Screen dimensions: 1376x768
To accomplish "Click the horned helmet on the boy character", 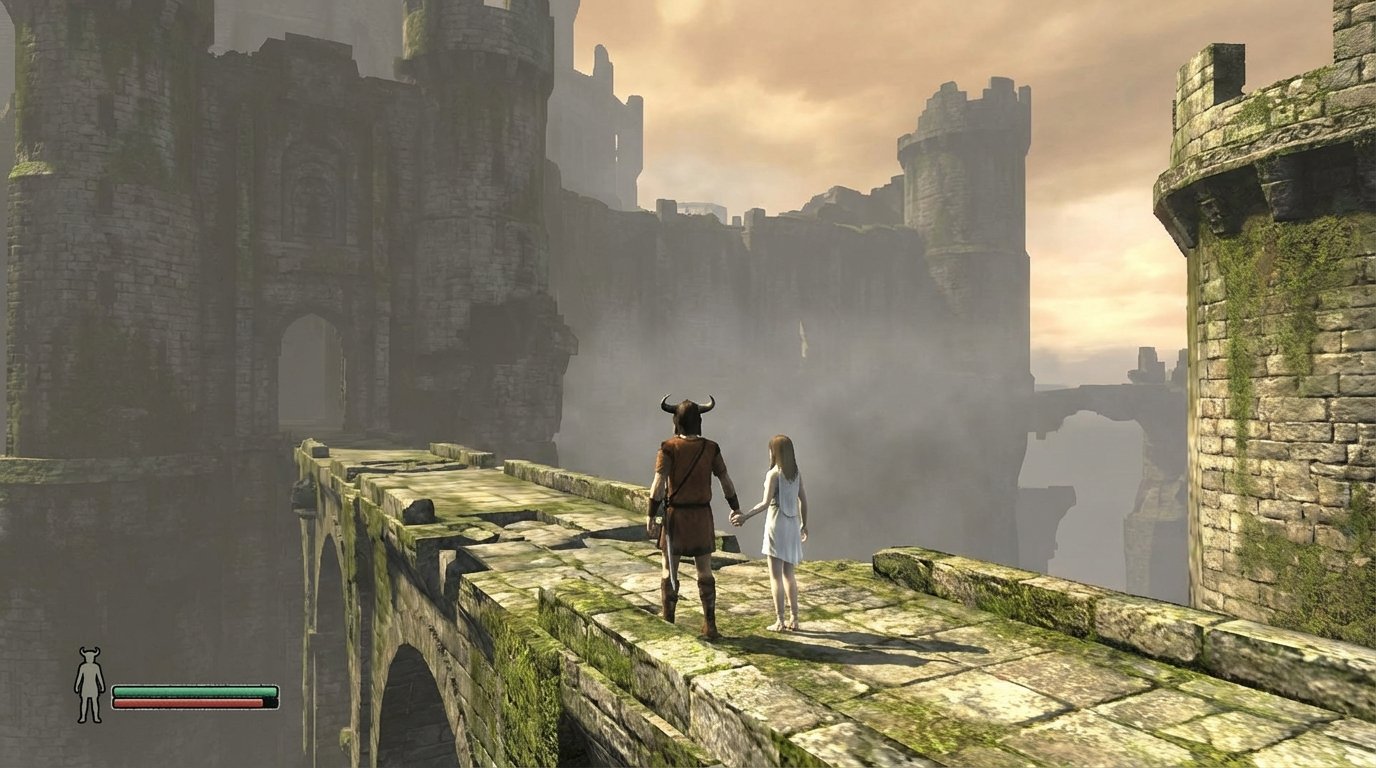I will click(x=687, y=412).
